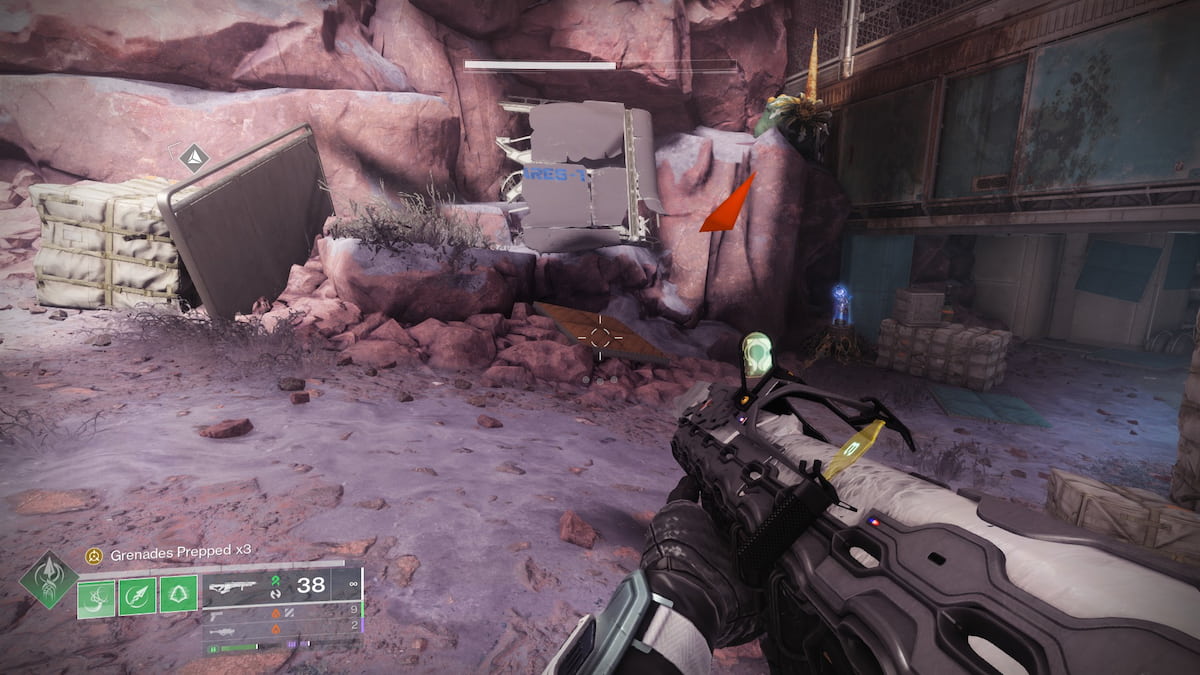
Task: Click the Grenades Prepped buff icon
Action: tap(94, 552)
